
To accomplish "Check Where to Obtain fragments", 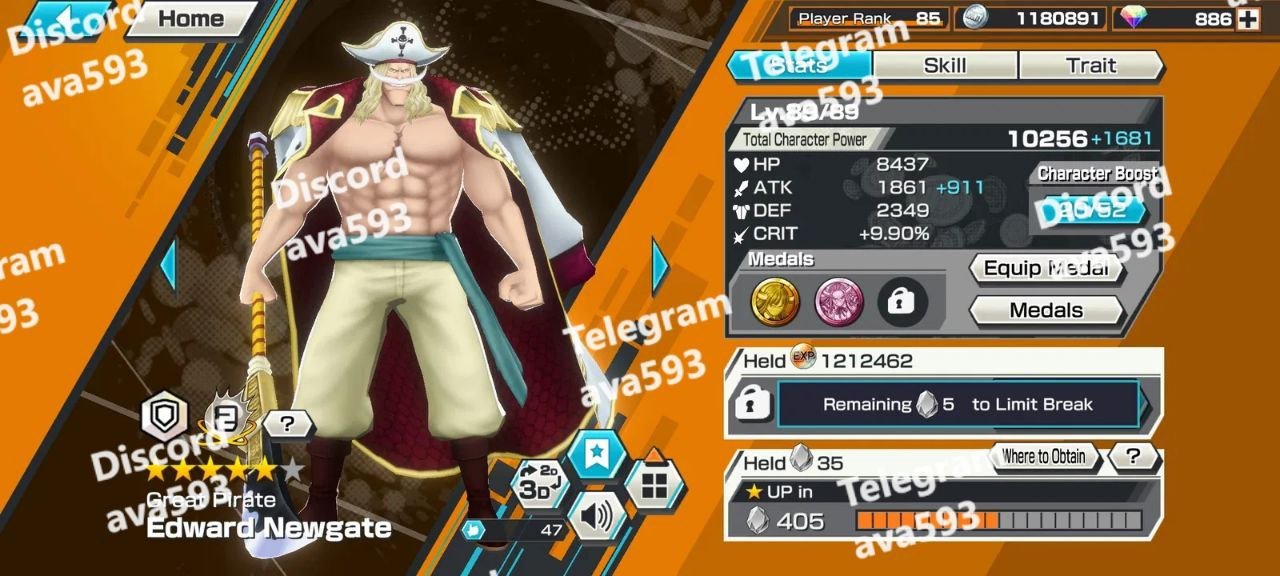I will point(1043,457).
